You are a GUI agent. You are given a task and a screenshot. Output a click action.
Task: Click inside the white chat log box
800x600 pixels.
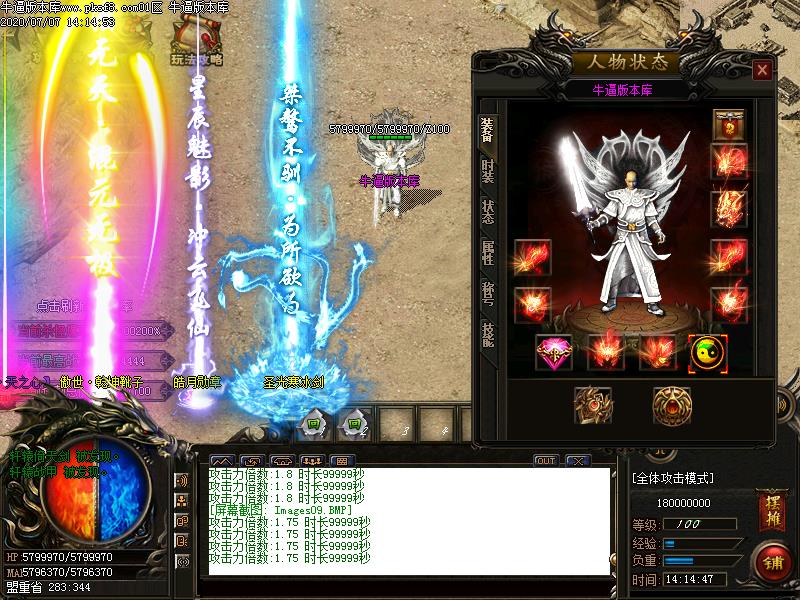[x=408, y=520]
